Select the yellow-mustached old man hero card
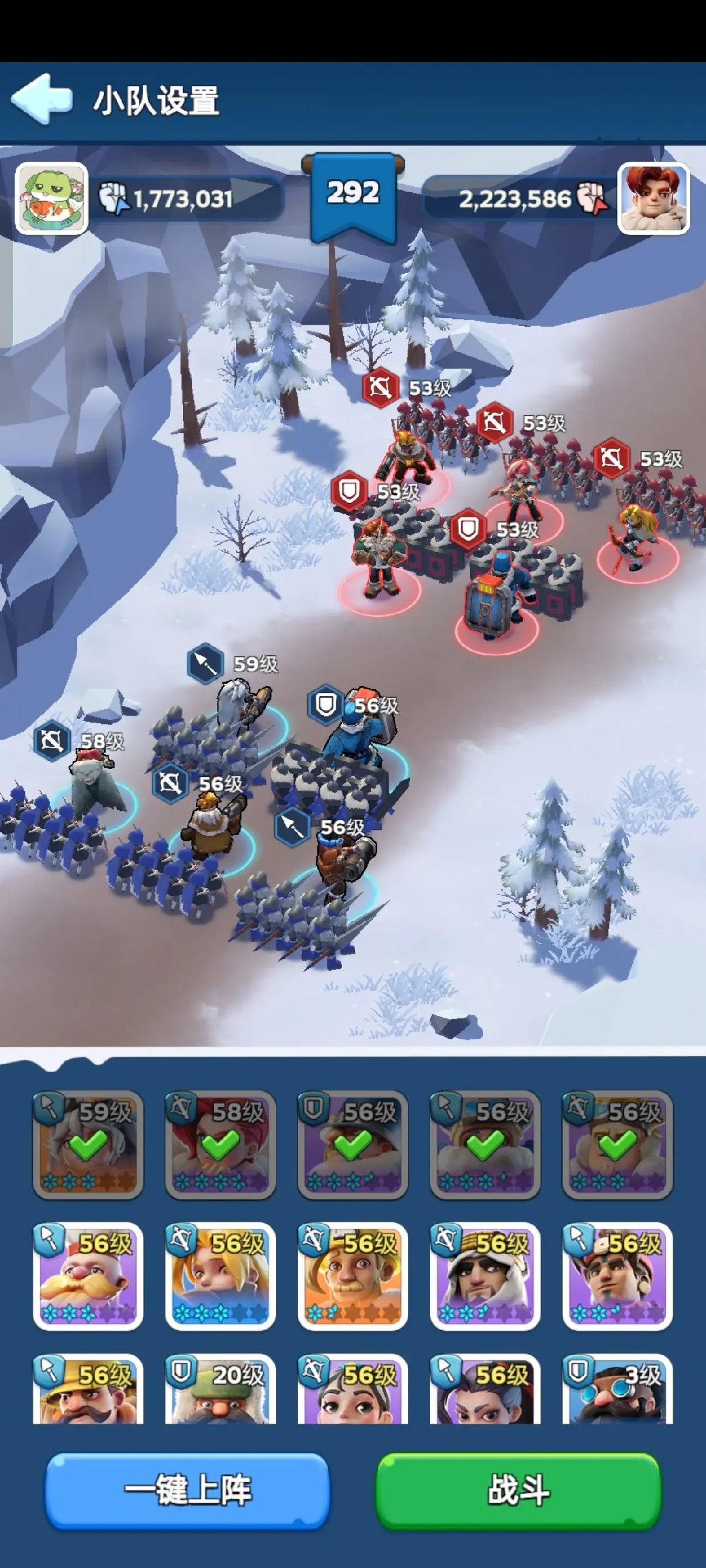 [88, 1276]
